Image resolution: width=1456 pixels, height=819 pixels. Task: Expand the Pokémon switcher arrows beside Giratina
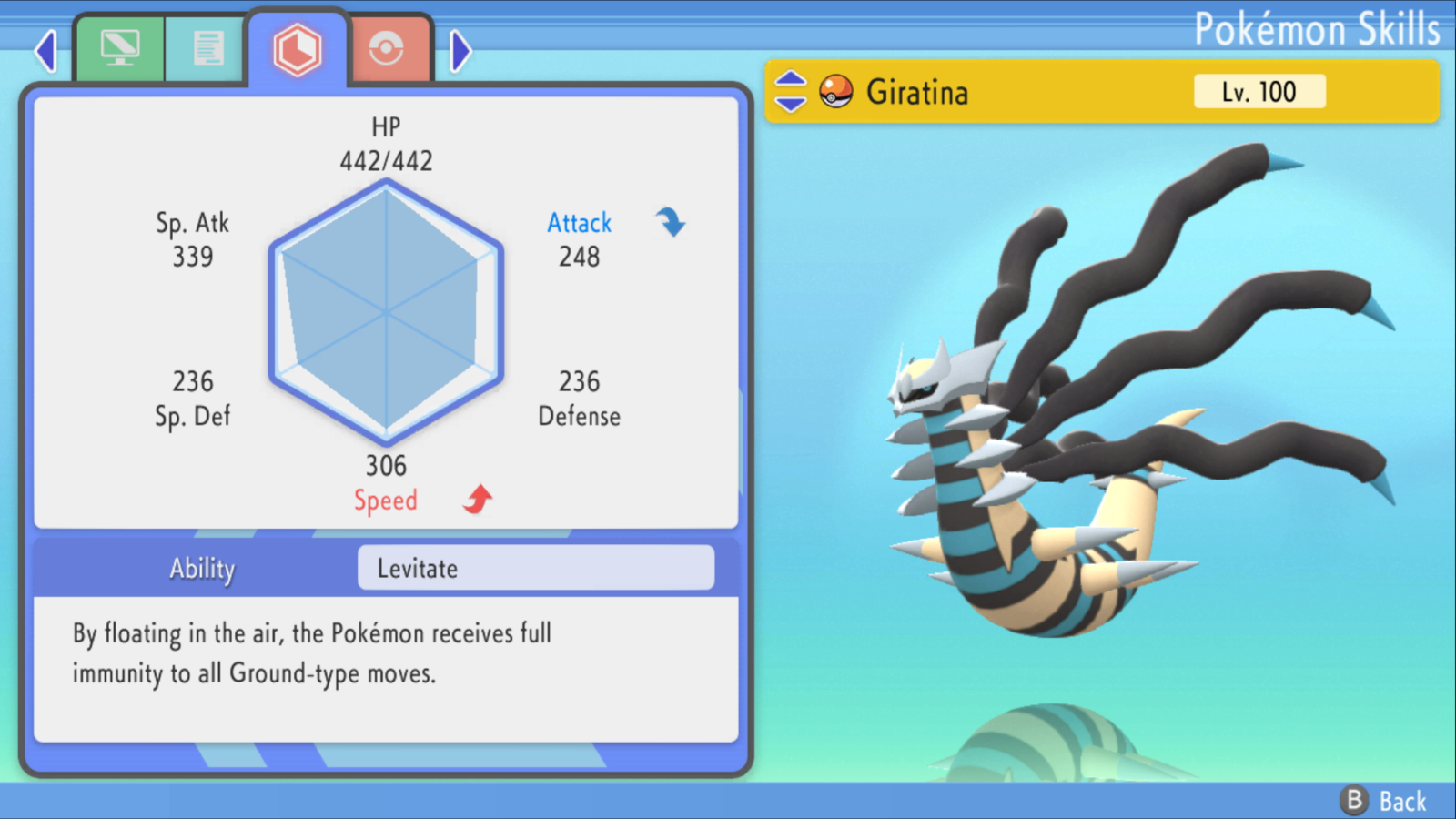(791, 91)
